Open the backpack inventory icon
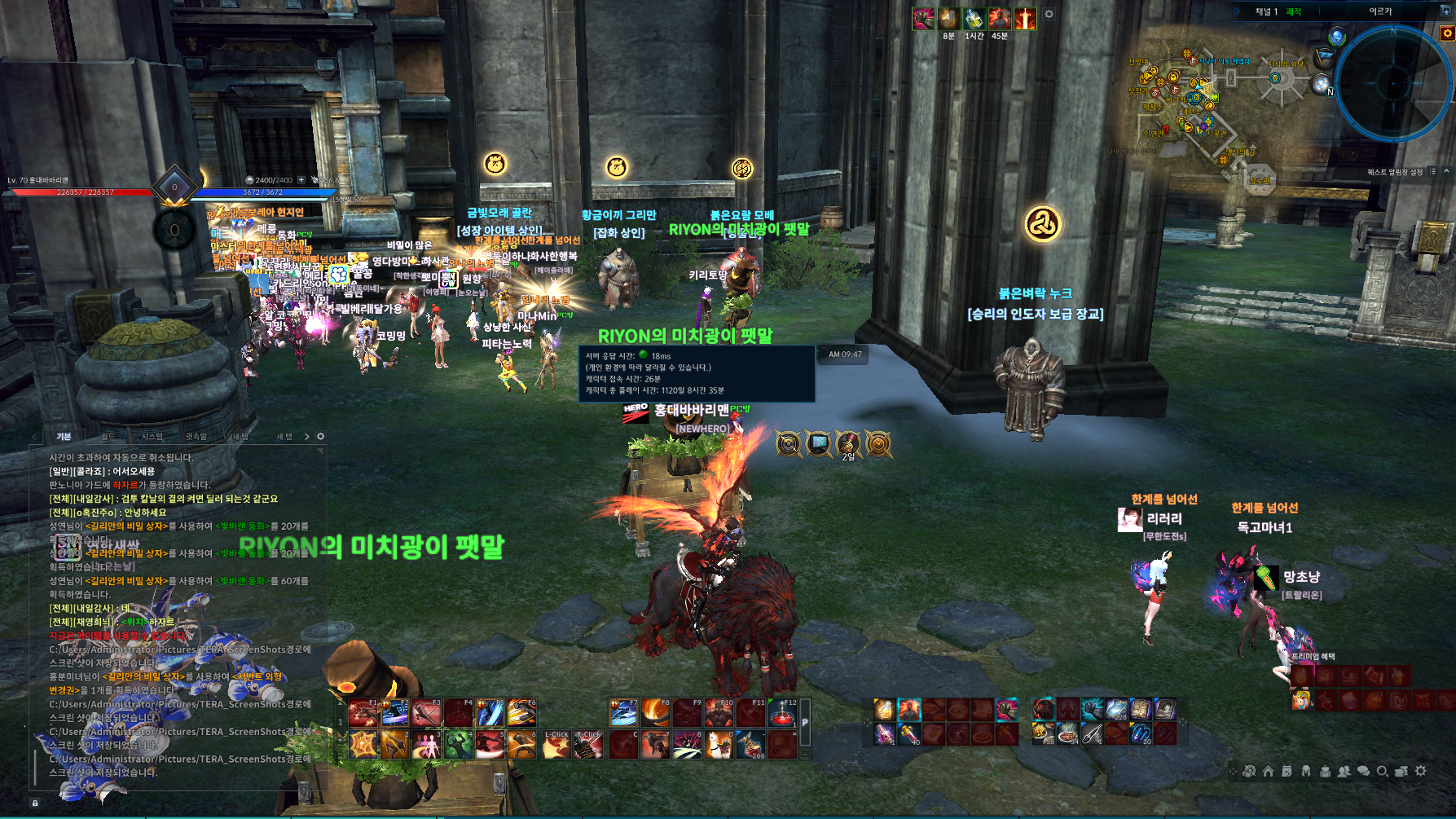This screenshot has height=819, width=1456. tap(1326, 771)
